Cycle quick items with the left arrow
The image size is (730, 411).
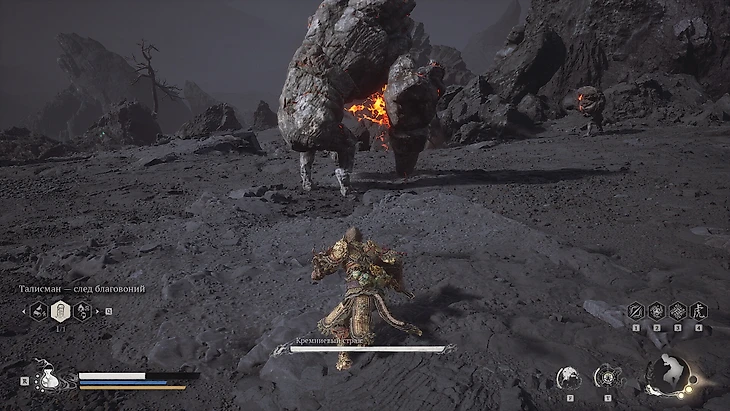click(x=24, y=311)
